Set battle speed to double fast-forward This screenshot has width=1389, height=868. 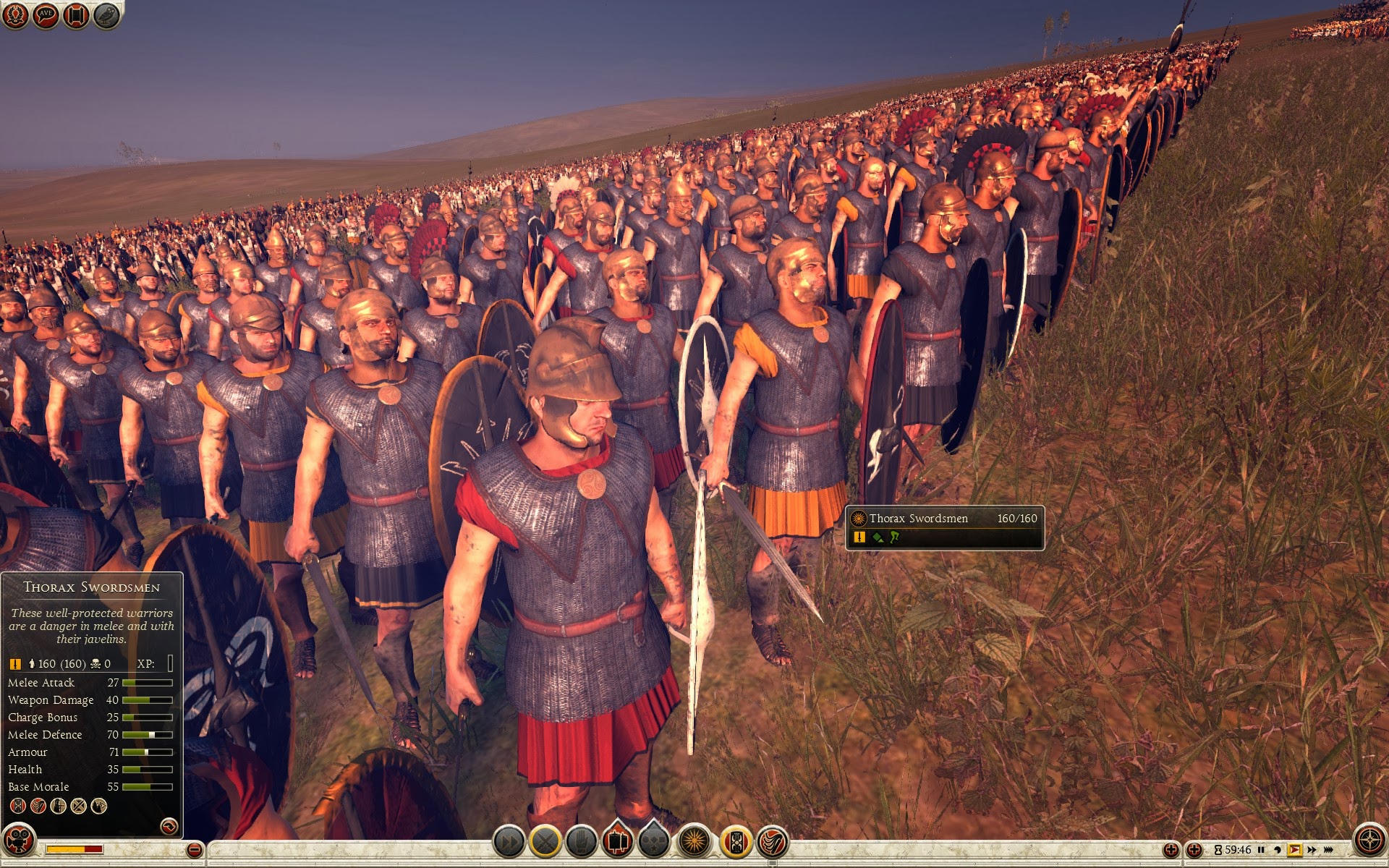pos(1312,850)
